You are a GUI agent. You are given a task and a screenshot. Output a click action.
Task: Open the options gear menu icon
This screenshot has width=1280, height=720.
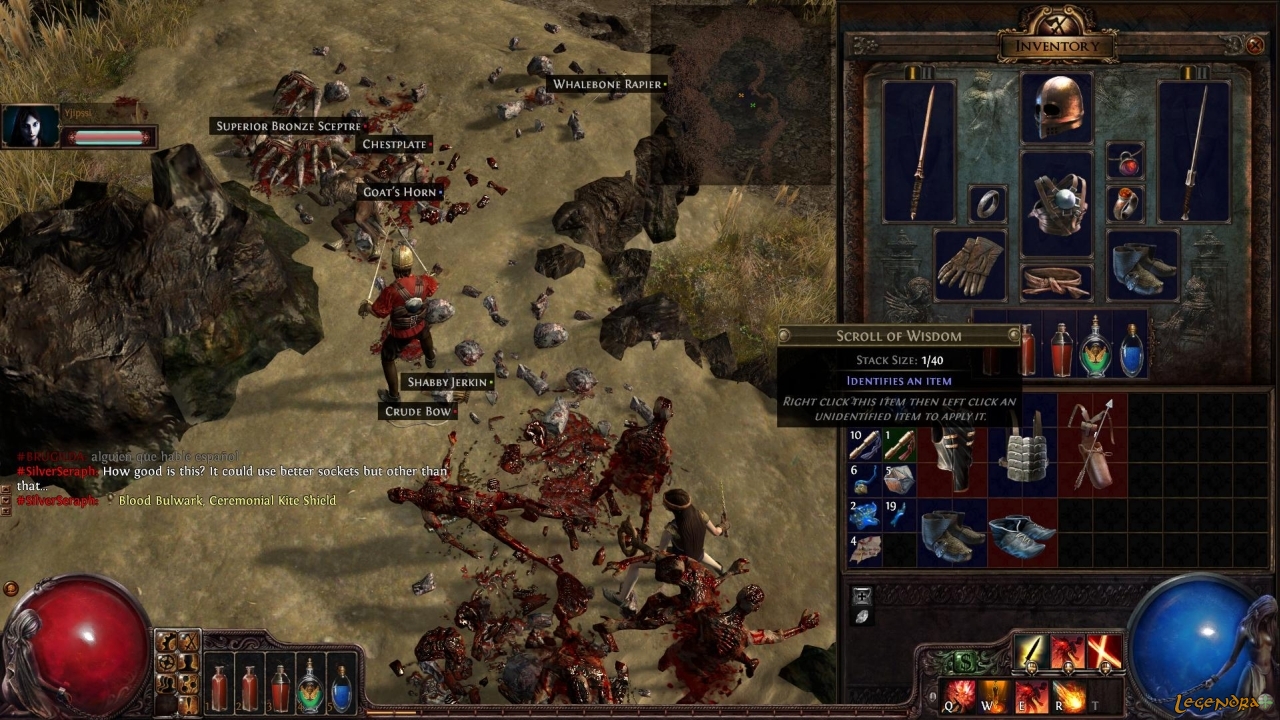(168, 662)
